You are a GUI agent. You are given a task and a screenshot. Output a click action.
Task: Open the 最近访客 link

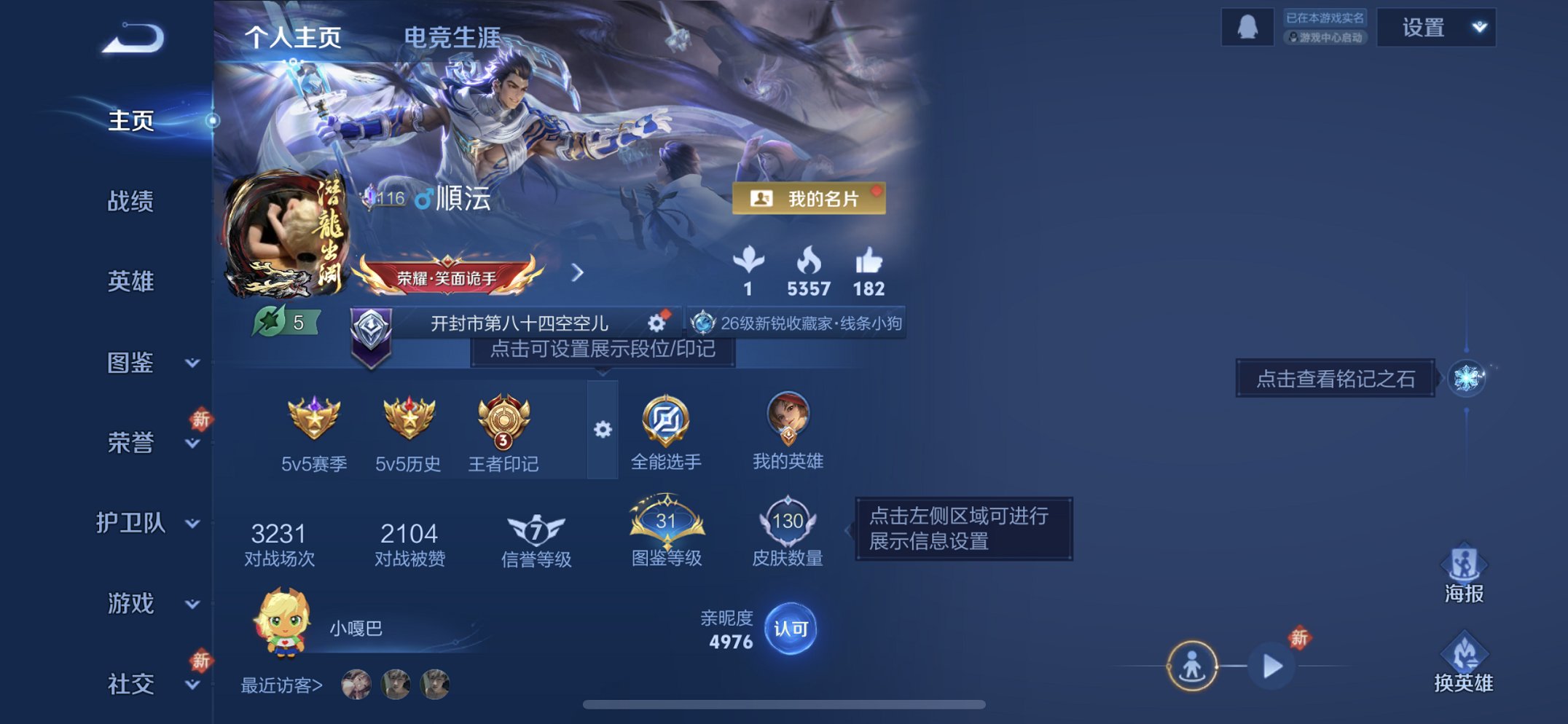pos(282,685)
